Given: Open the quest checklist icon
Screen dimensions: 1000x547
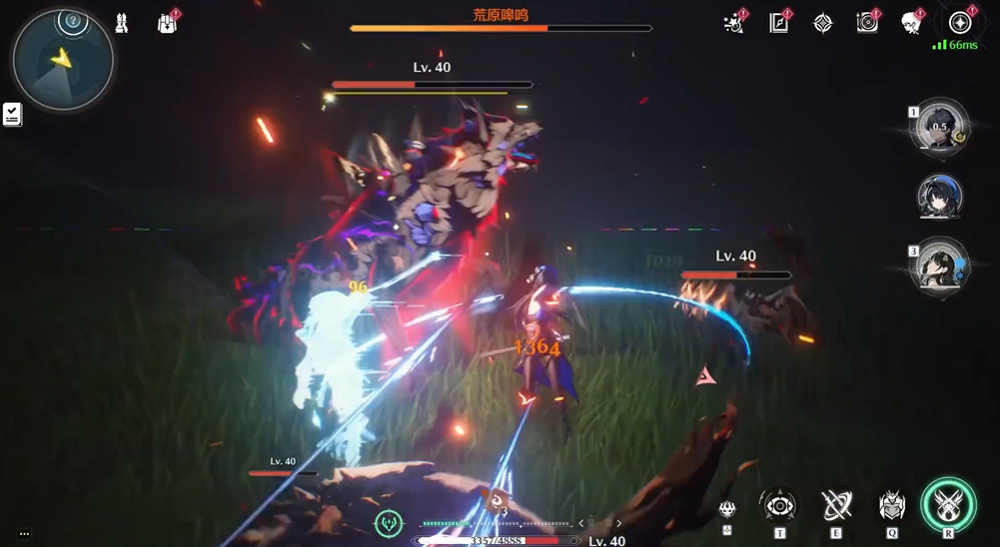Looking at the screenshot, I should click(x=12, y=114).
